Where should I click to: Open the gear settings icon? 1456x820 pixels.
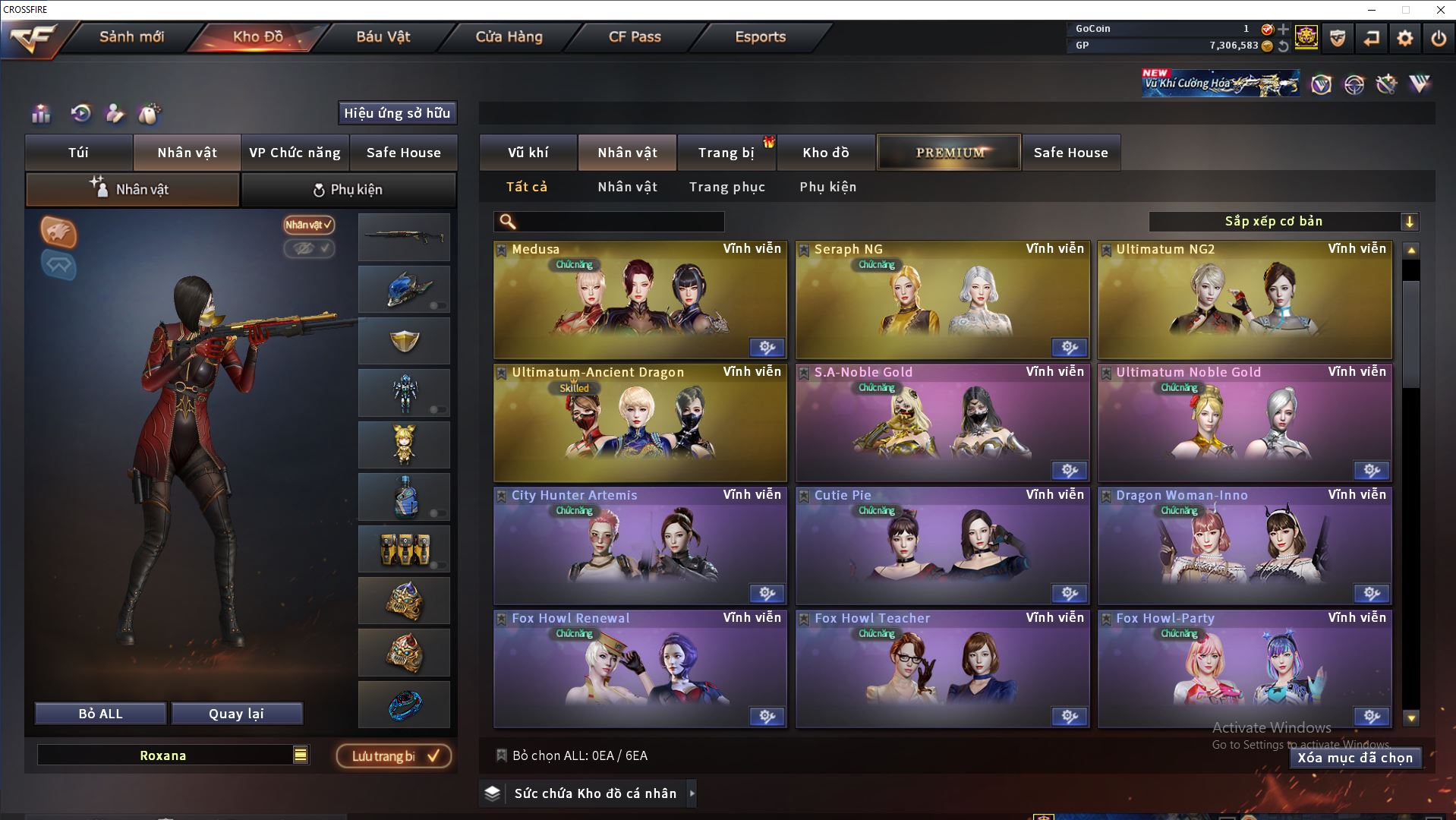1404,38
